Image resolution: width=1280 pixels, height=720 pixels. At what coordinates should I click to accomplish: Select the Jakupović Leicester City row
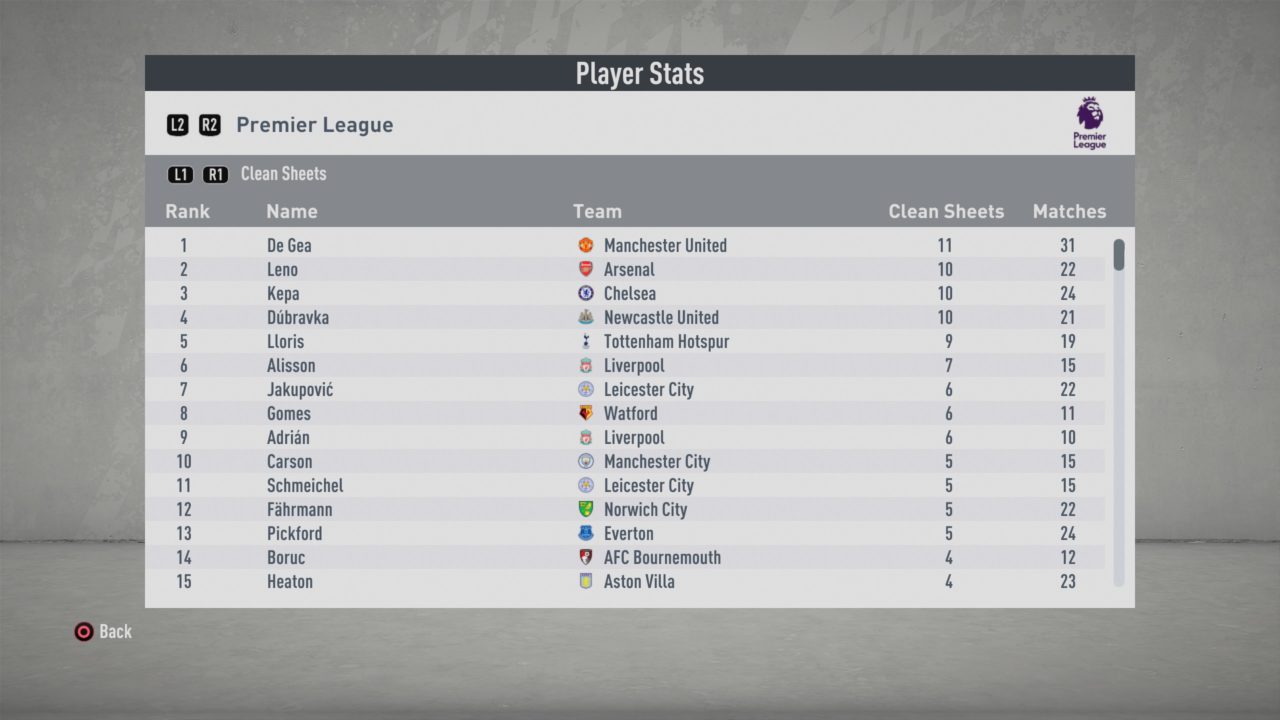640,389
